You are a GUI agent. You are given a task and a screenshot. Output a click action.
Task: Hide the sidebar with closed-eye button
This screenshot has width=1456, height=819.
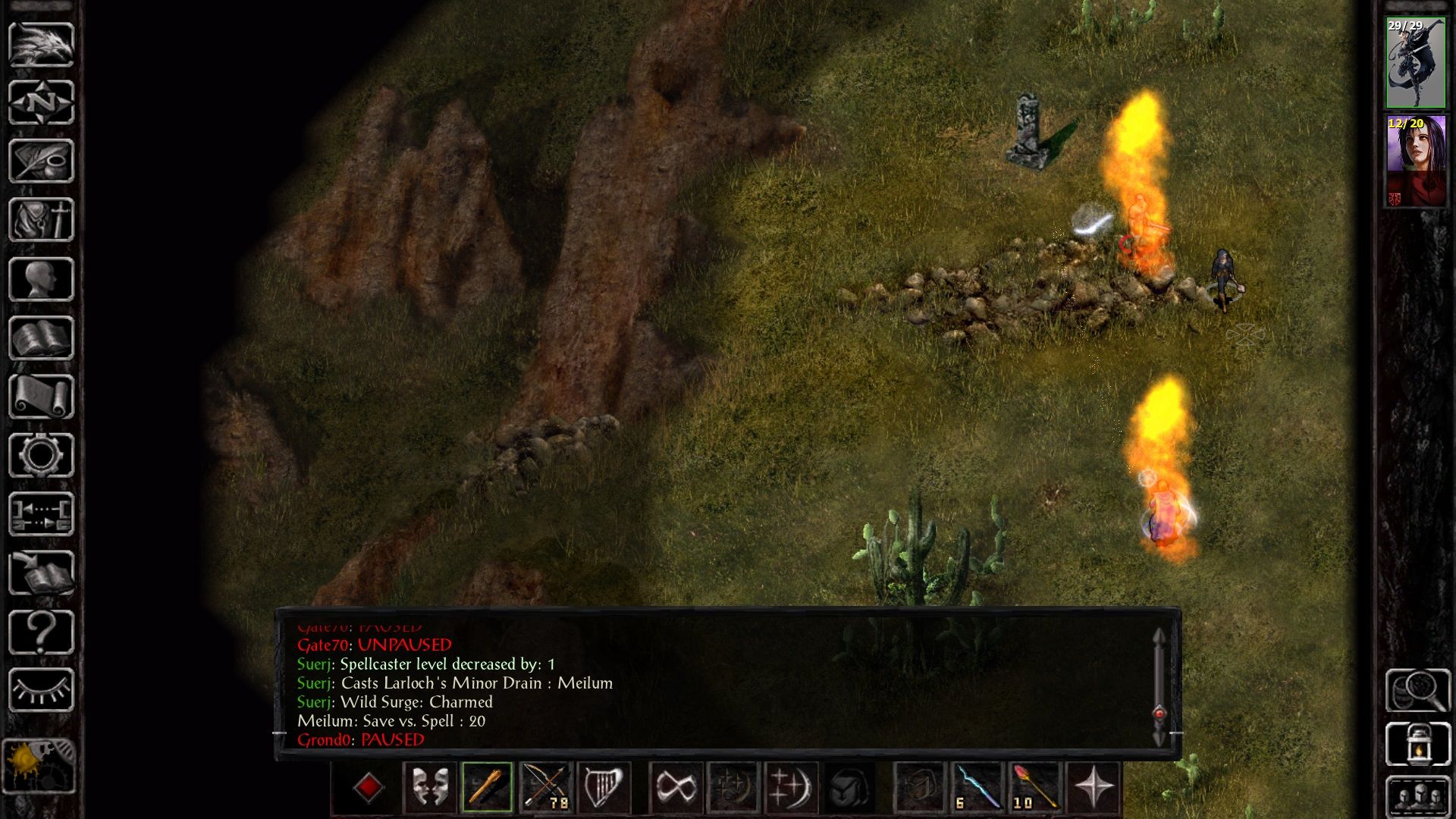pyautogui.click(x=41, y=690)
